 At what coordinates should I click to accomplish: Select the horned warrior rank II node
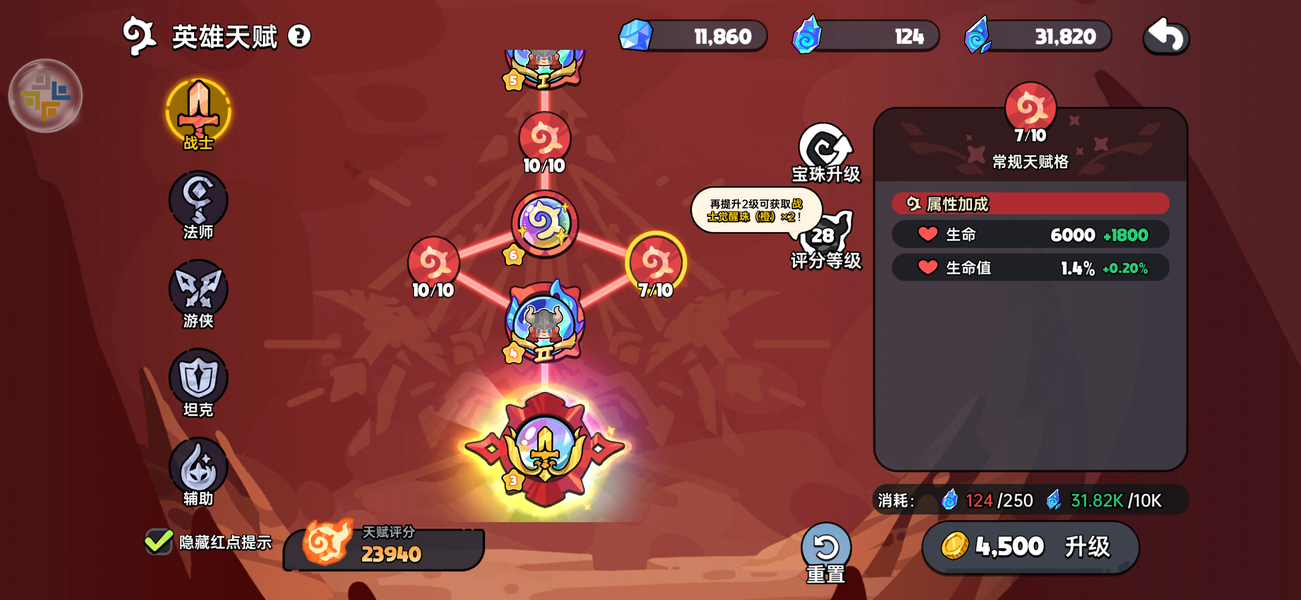coord(544,322)
